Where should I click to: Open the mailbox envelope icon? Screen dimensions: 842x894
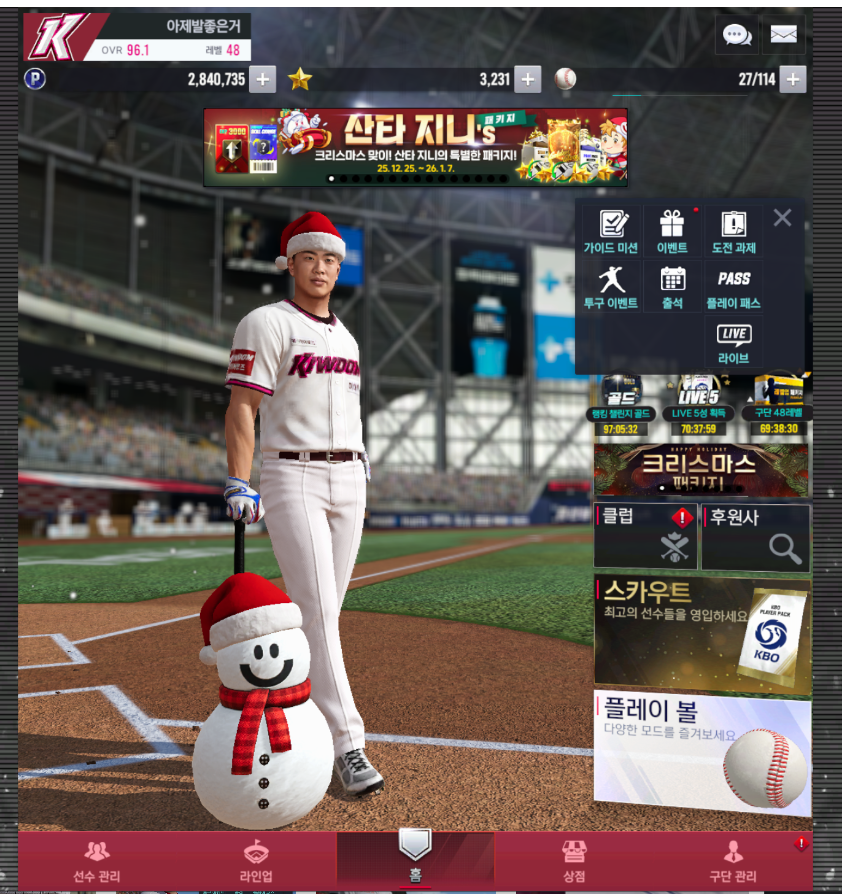point(784,35)
